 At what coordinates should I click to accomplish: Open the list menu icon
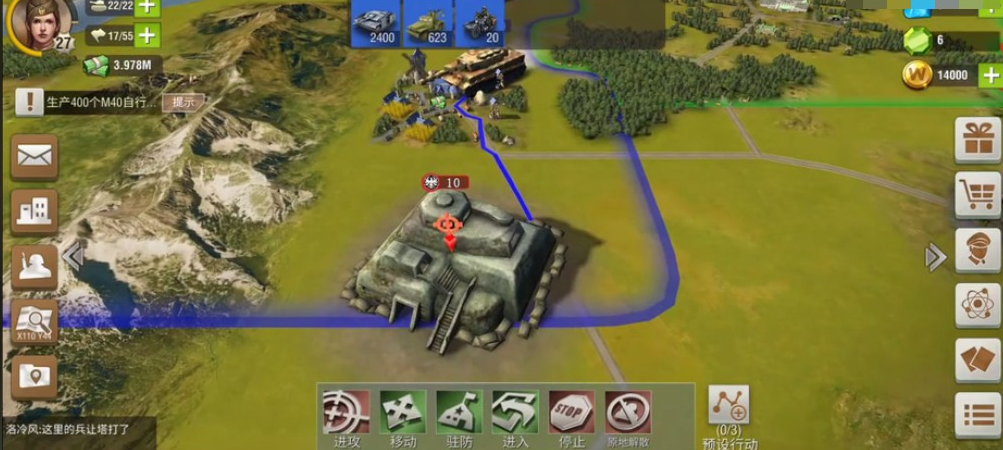click(x=977, y=415)
